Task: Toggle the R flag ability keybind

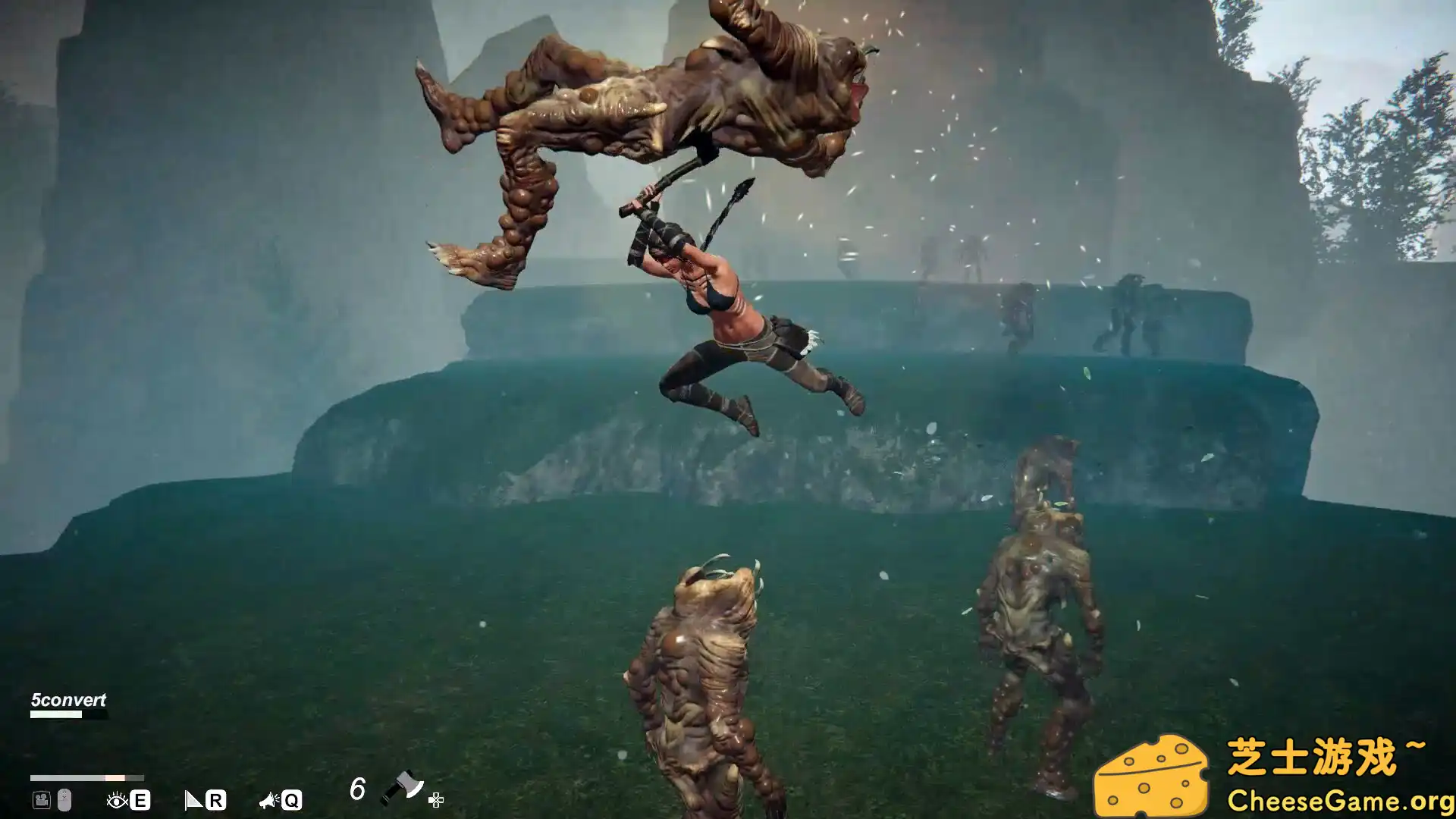Action: click(x=217, y=800)
